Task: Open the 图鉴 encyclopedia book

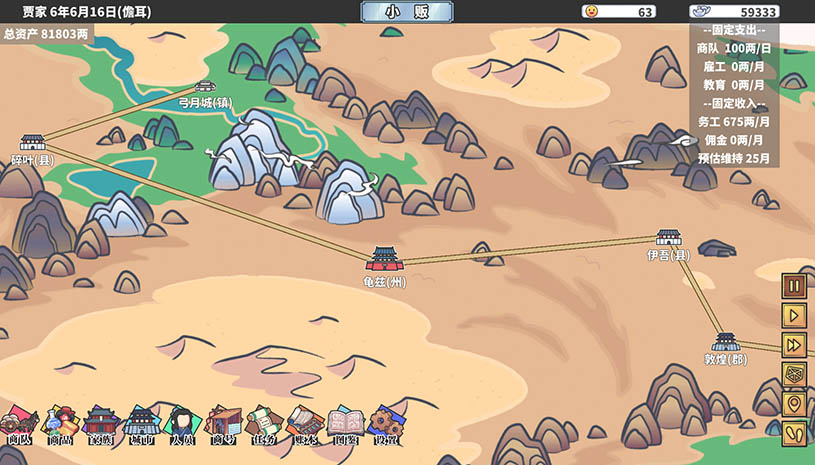Action: [344, 425]
